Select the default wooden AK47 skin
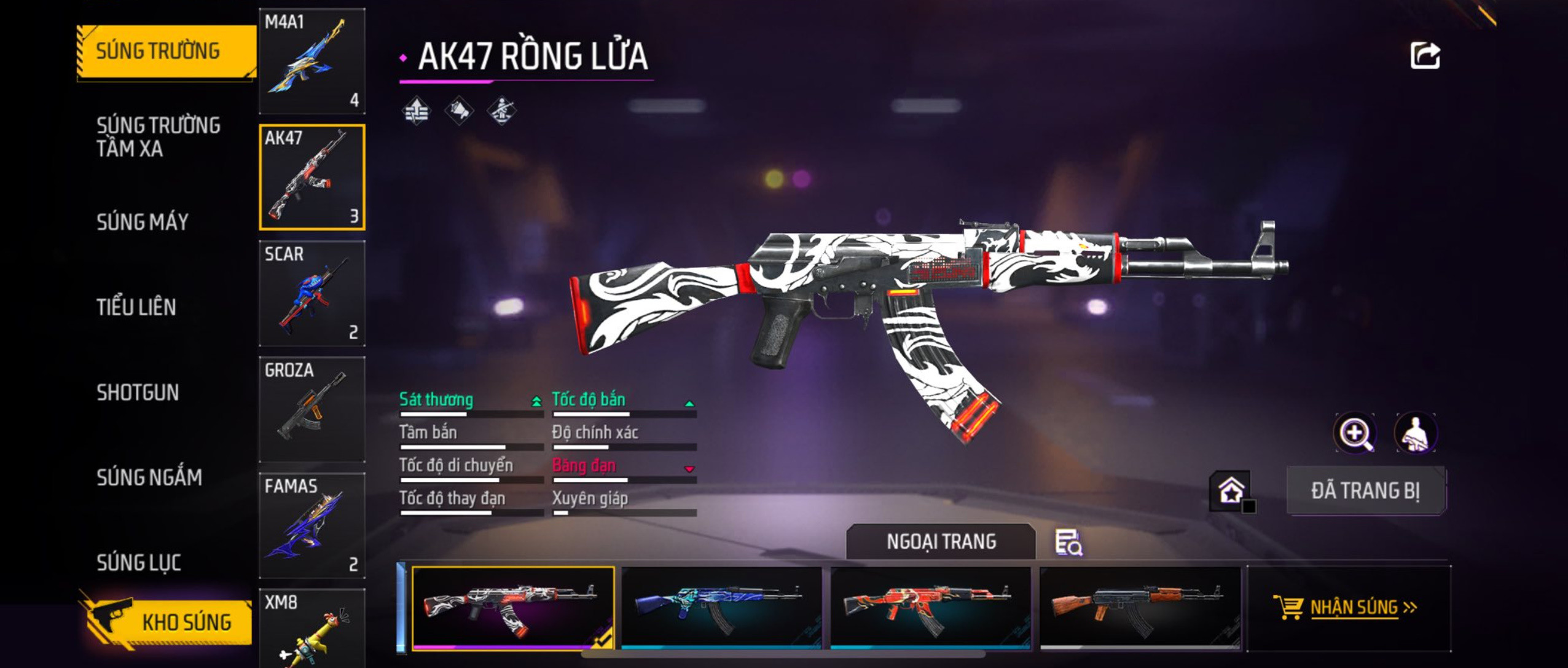Viewport: 1568px width, 668px height. tap(1140, 607)
